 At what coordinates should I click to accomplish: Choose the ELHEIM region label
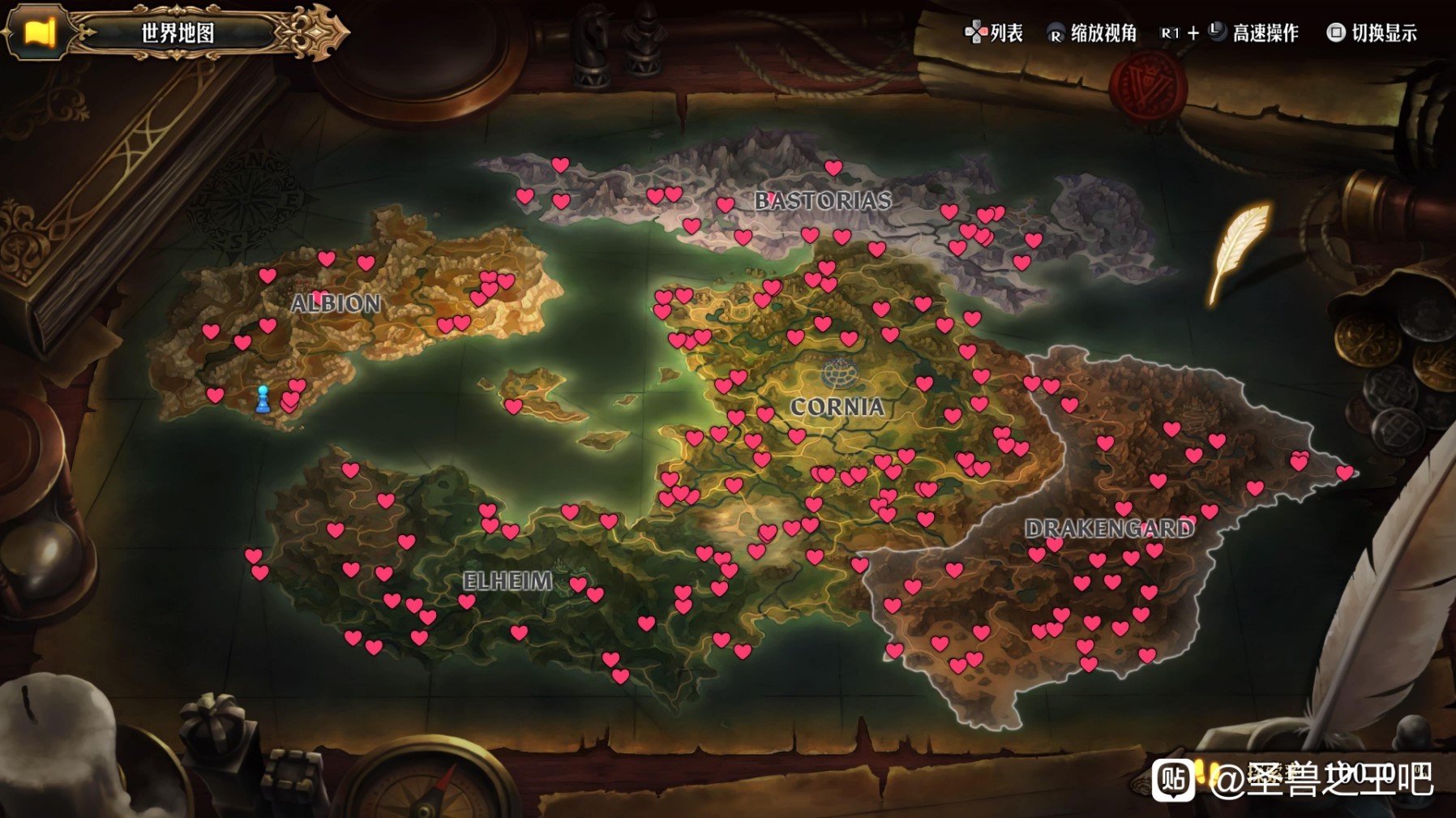[507, 580]
